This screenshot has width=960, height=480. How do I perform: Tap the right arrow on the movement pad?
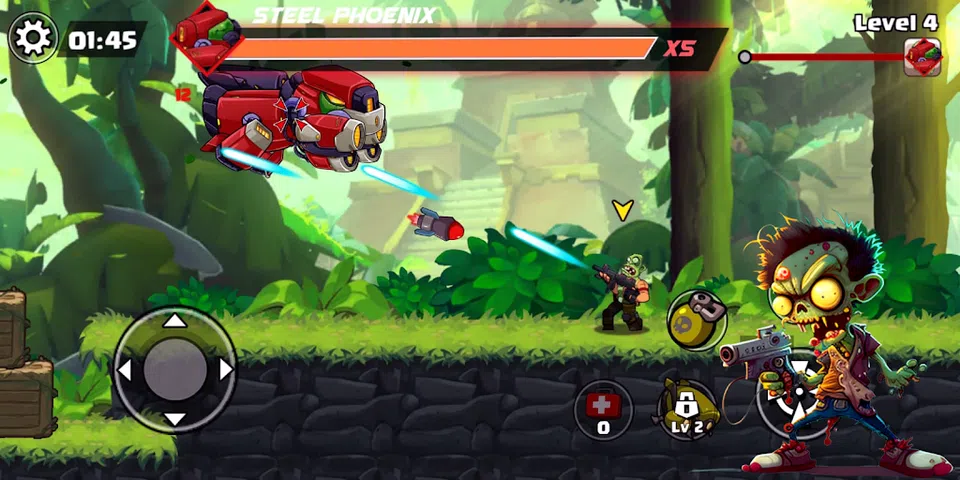[x=225, y=370]
